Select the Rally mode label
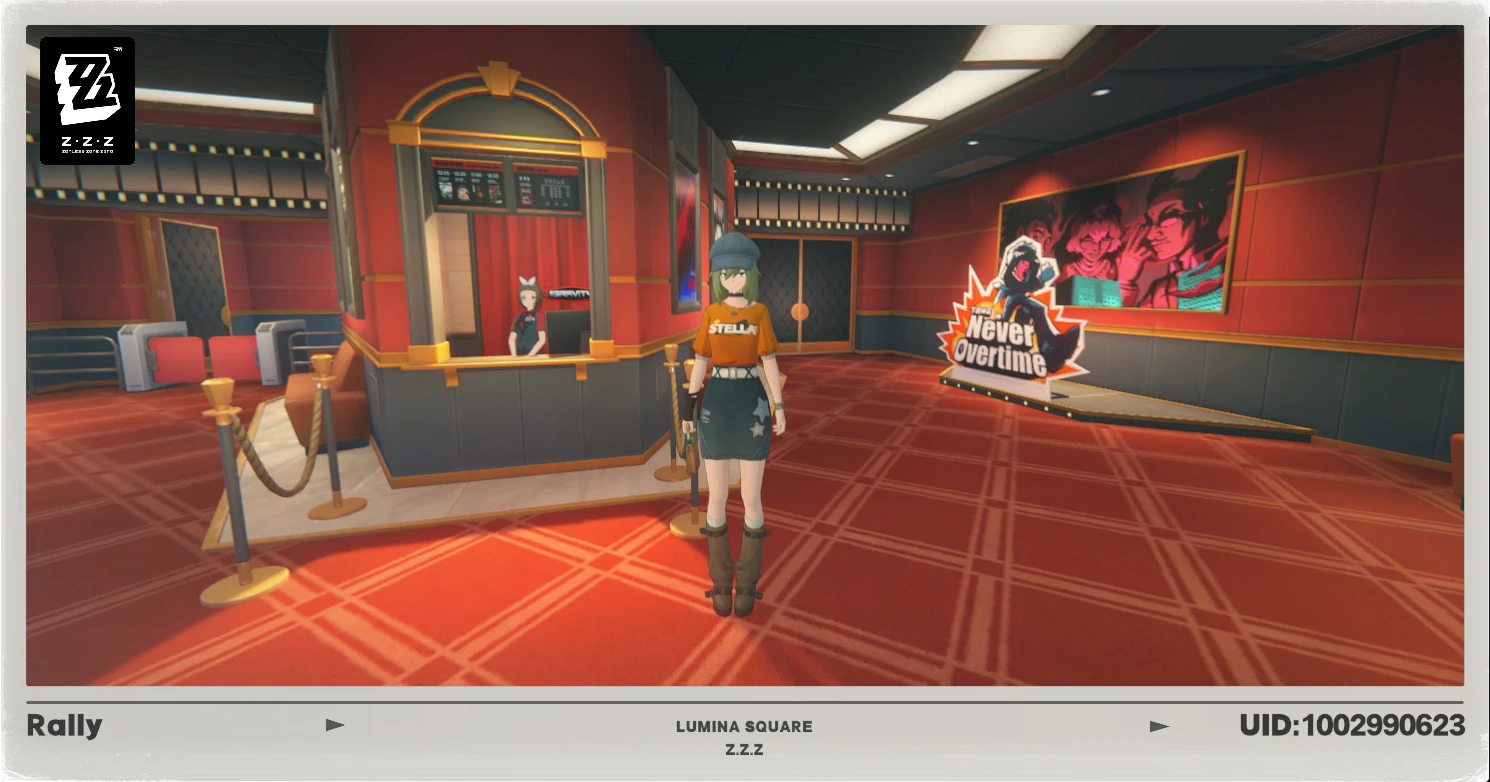 tap(63, 725)
